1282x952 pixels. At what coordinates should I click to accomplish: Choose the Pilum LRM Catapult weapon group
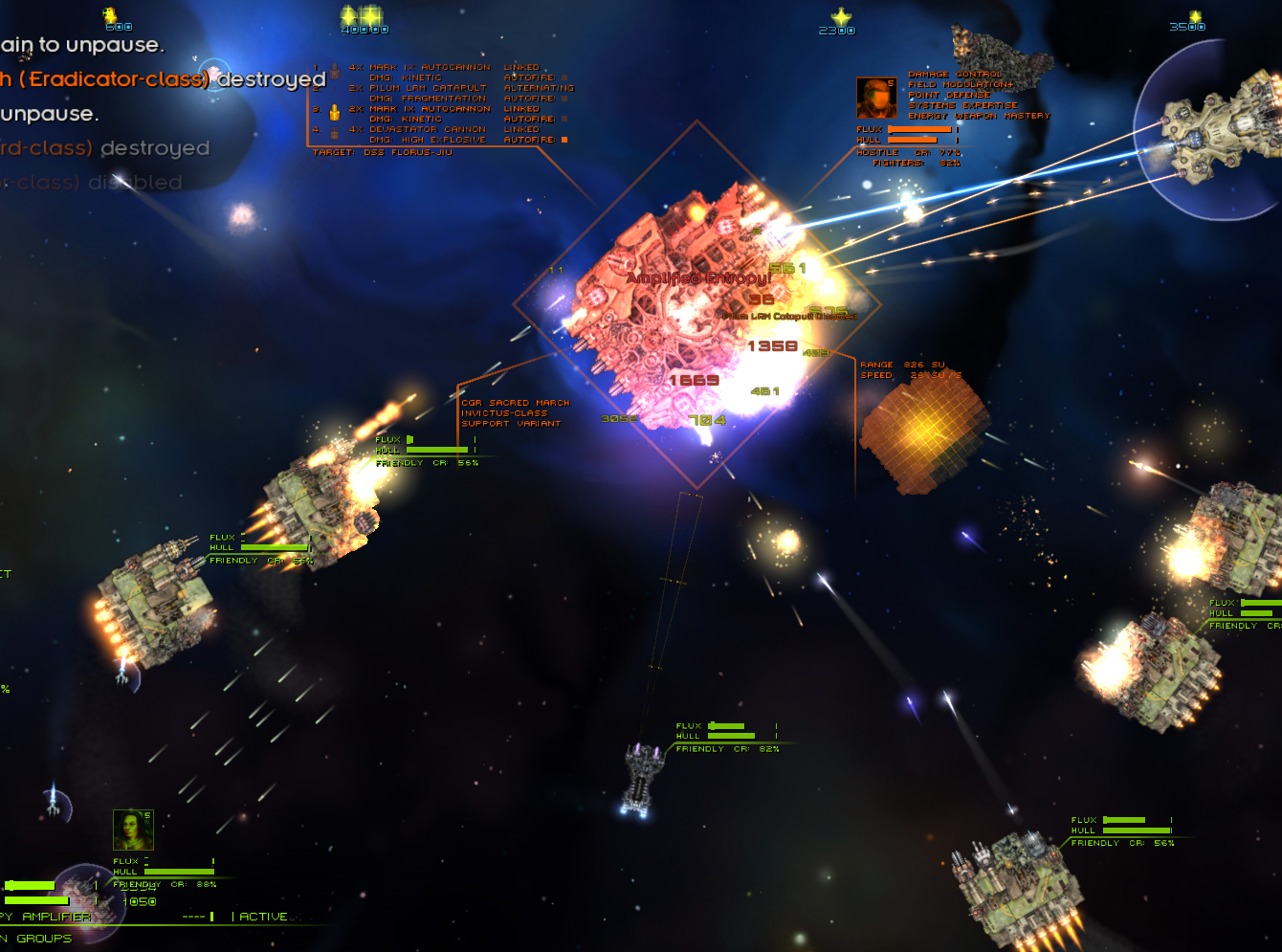coord(428,88)
